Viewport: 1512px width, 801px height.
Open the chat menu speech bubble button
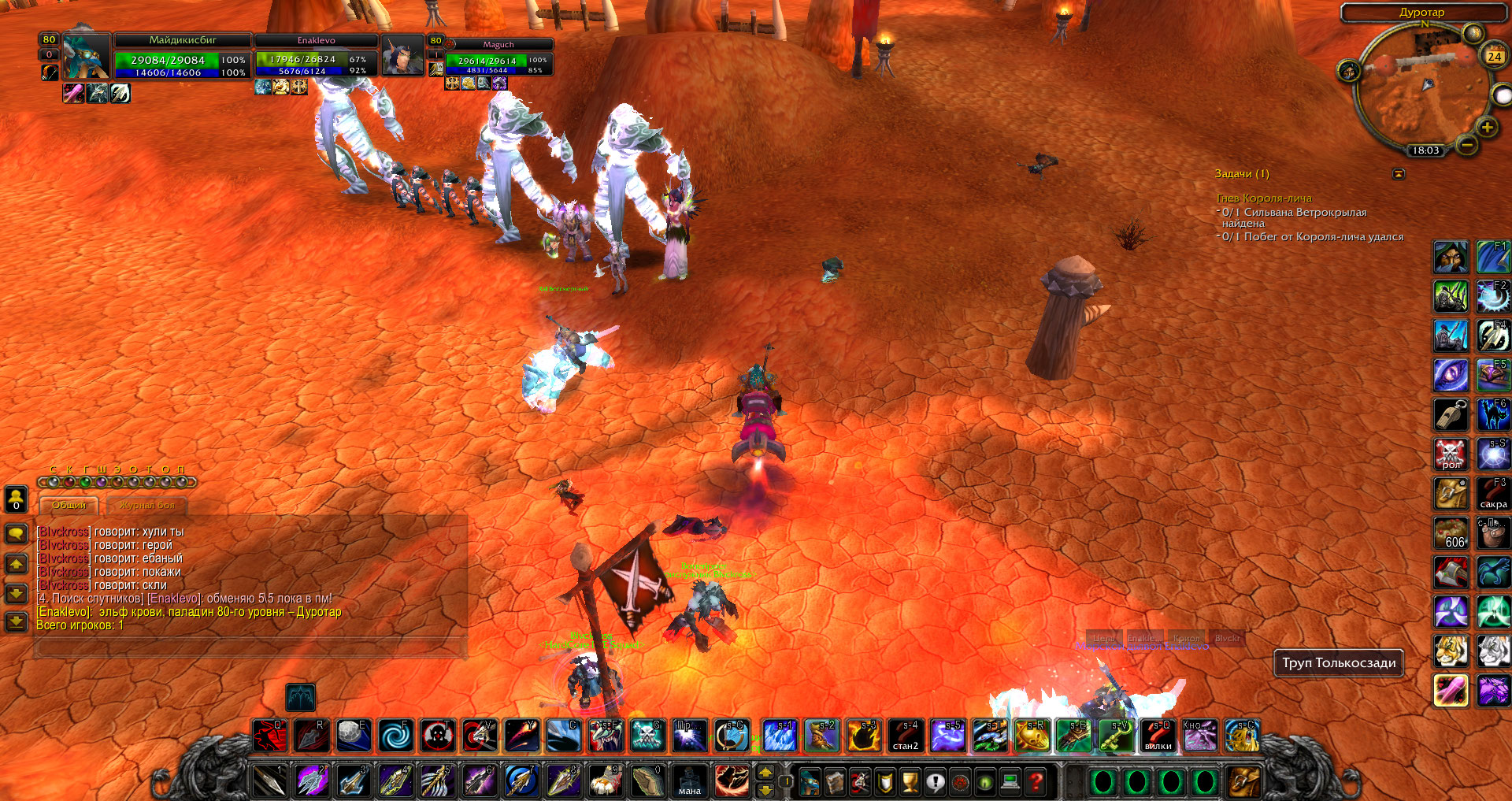click(x=16, y=534)
